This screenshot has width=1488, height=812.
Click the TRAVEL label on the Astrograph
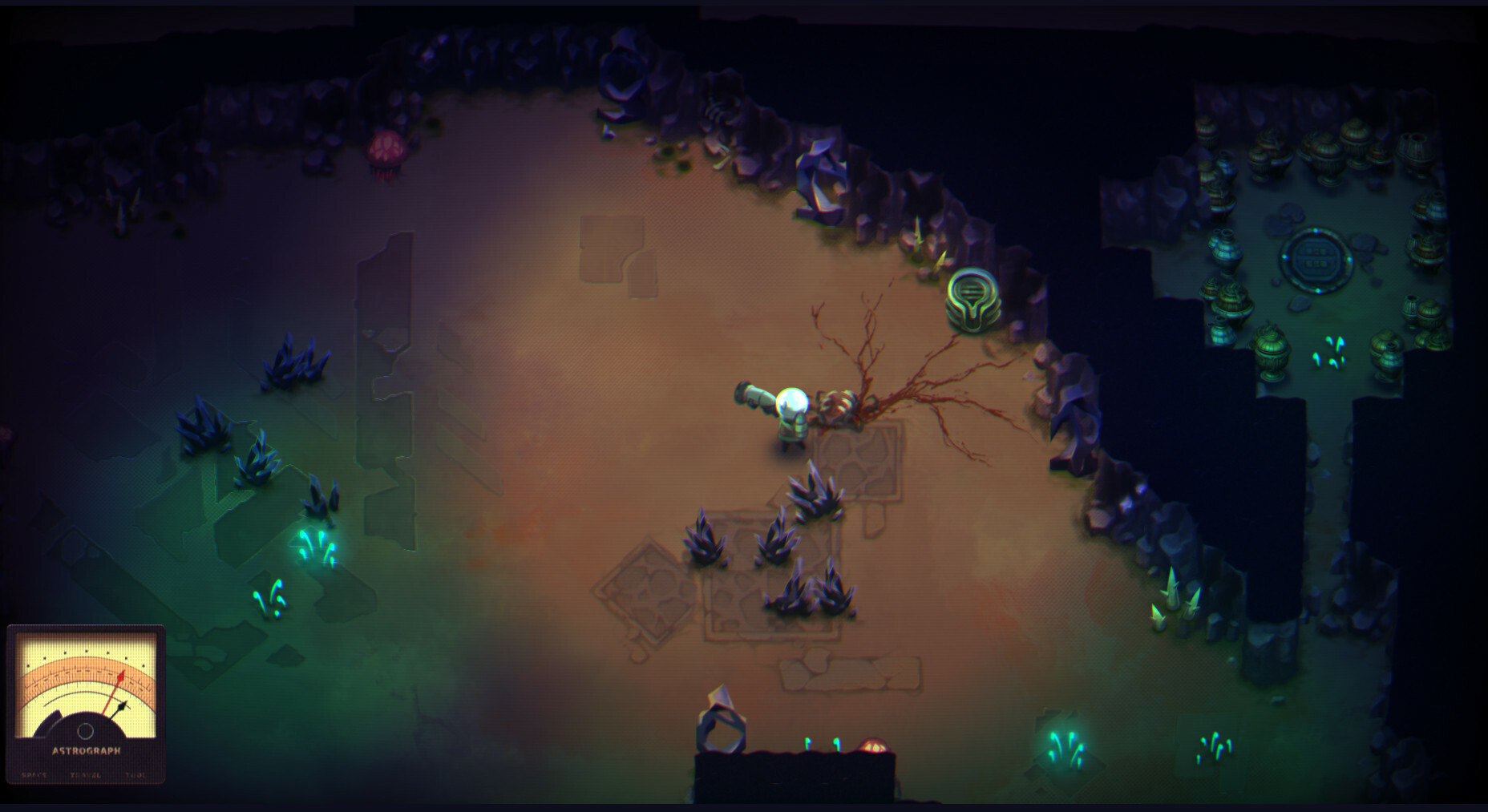click(85, 774)
